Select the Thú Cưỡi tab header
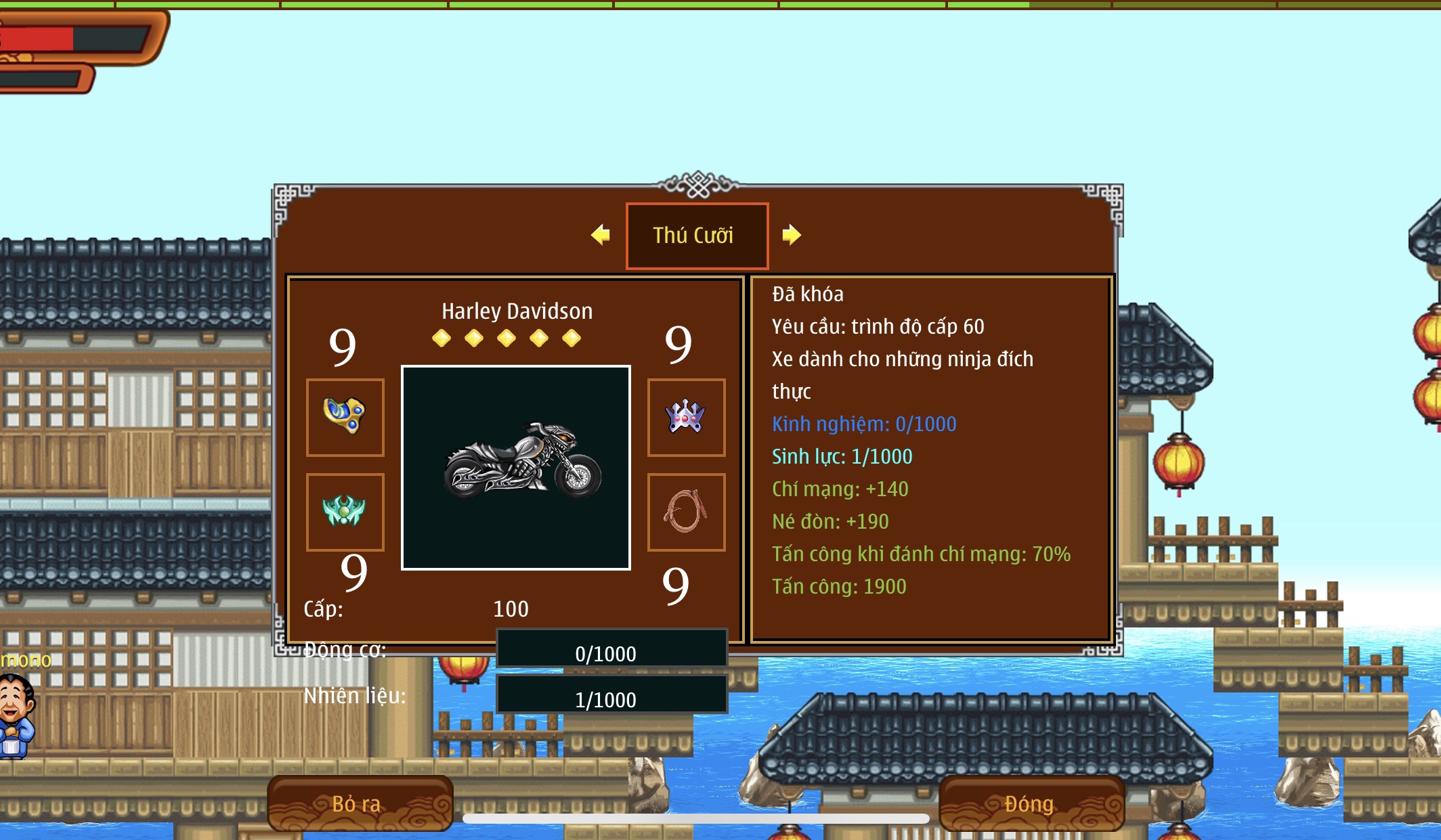This screenshot has height=840, width=1441. tap(697, 236)
